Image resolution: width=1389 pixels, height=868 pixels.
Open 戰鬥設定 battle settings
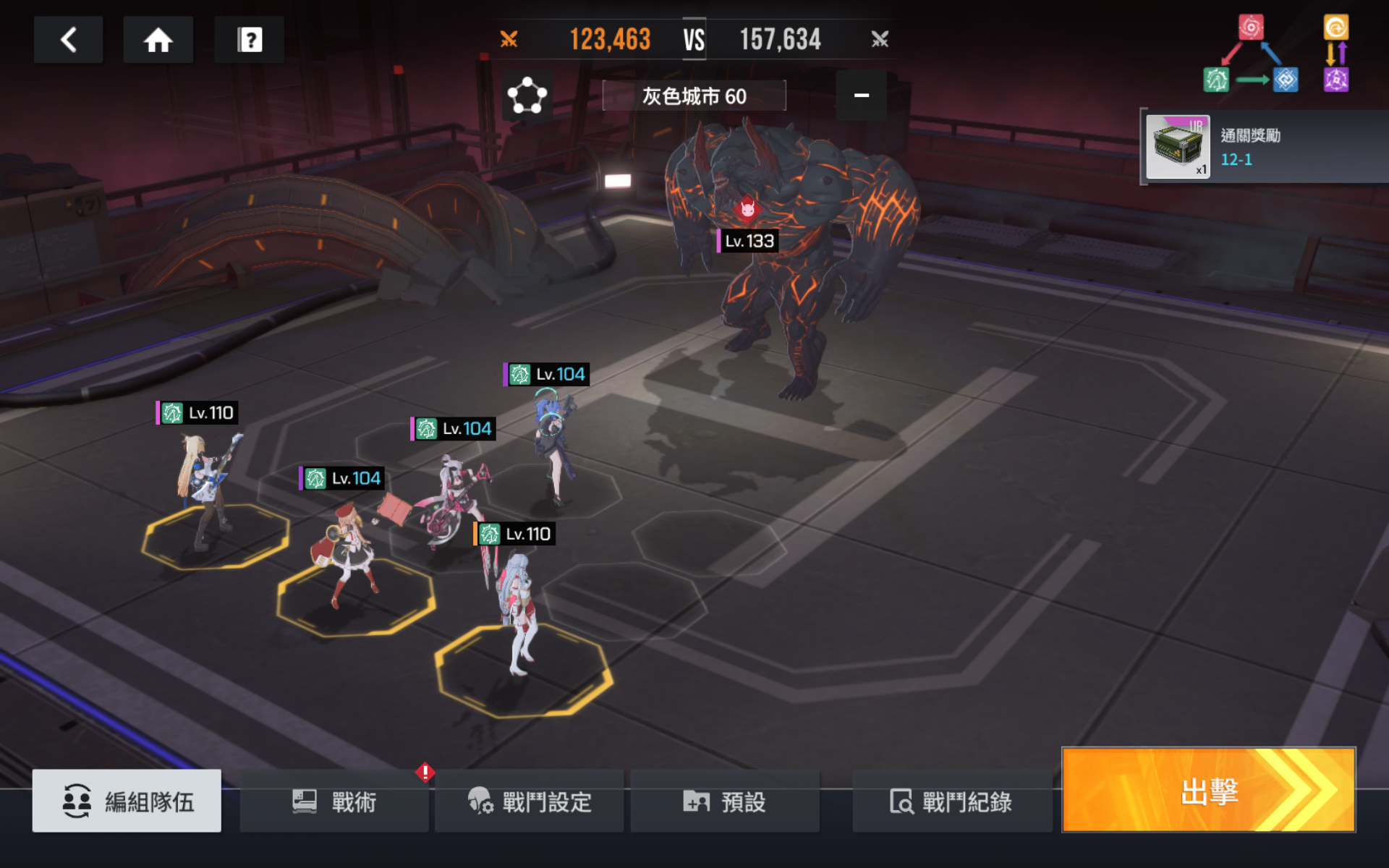pos(530,801)
